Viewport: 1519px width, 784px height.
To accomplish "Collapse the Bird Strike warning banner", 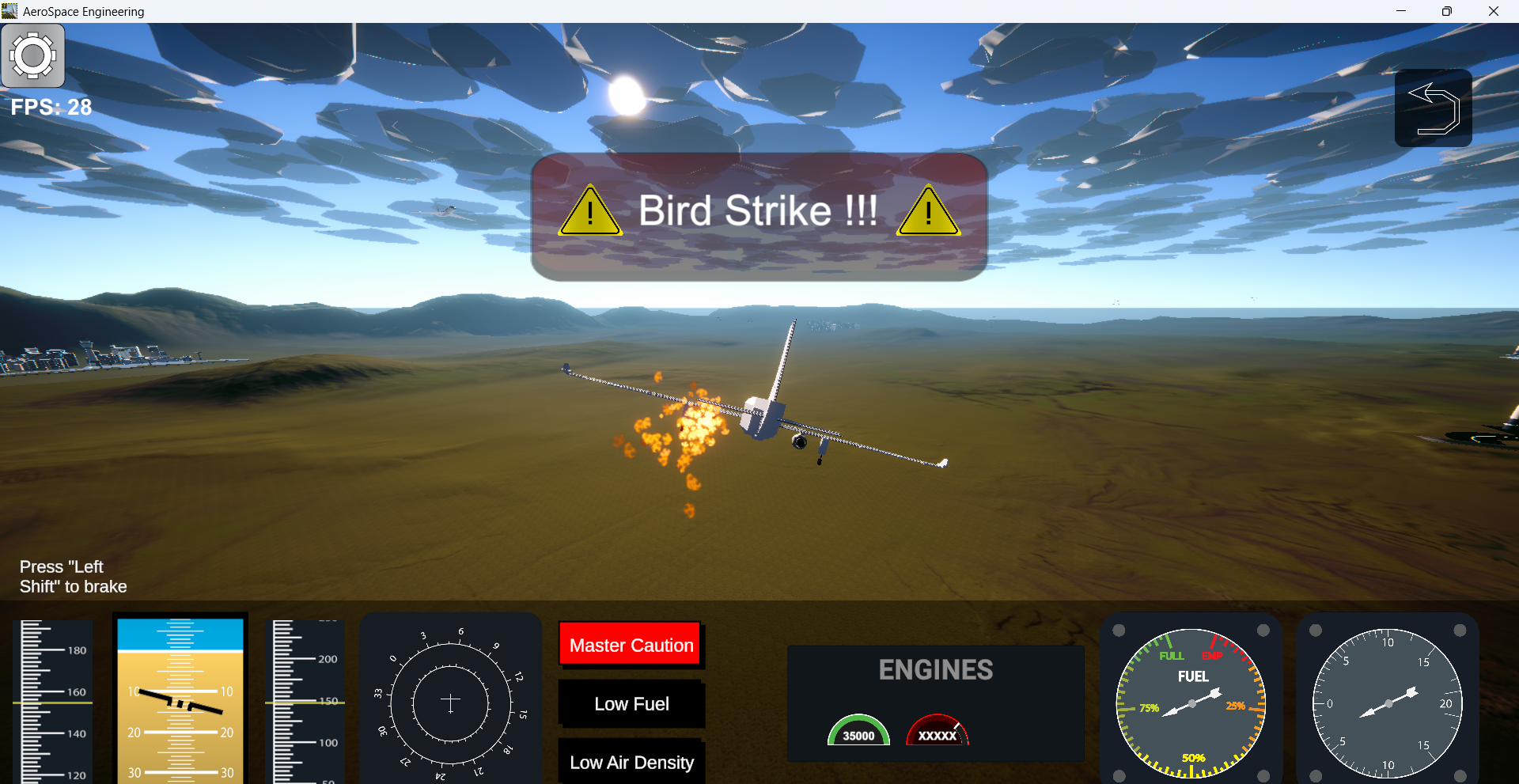I will coord(759,211).
